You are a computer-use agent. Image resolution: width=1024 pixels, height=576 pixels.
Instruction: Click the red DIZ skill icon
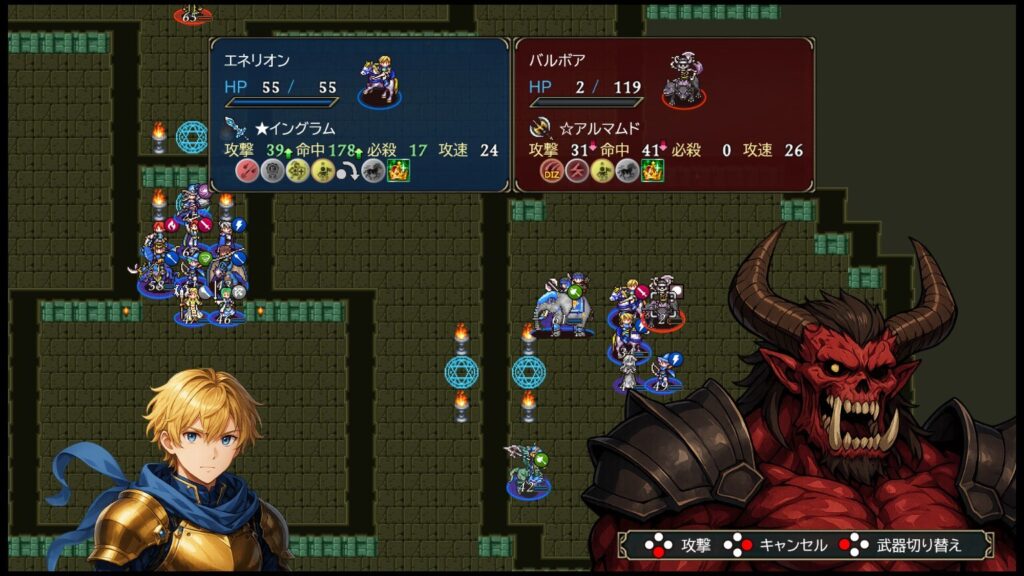(551, 172)
